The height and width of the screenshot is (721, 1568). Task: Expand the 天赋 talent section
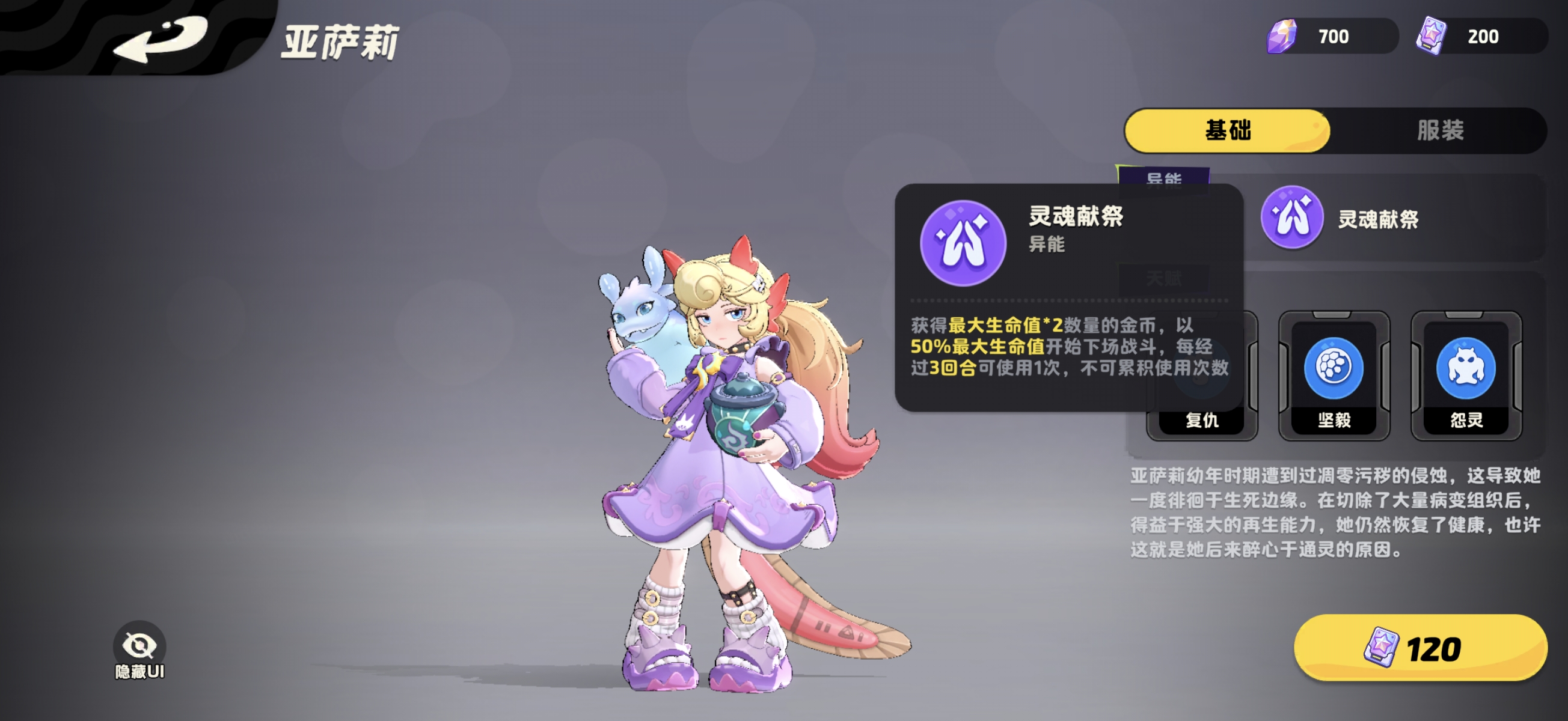coord(1165,279)
